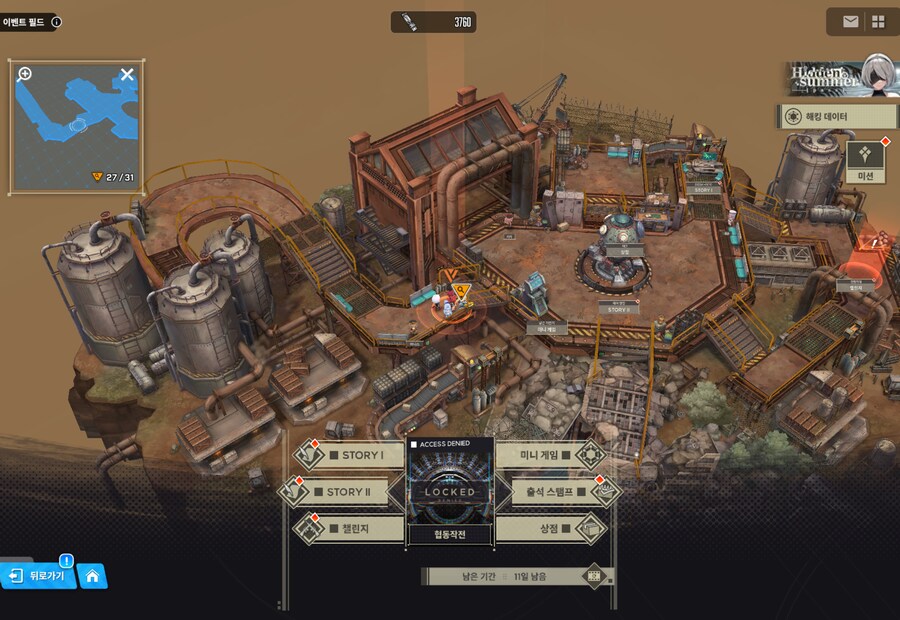
Task: Open the mailbox envelope icon
Action: click(850, 21)
